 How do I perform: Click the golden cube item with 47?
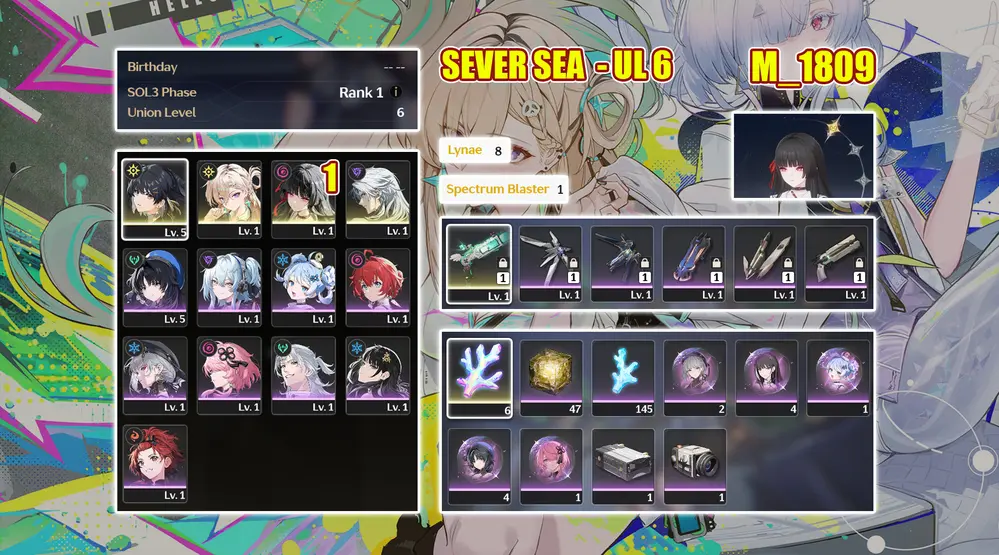click(x=551, y=376)
